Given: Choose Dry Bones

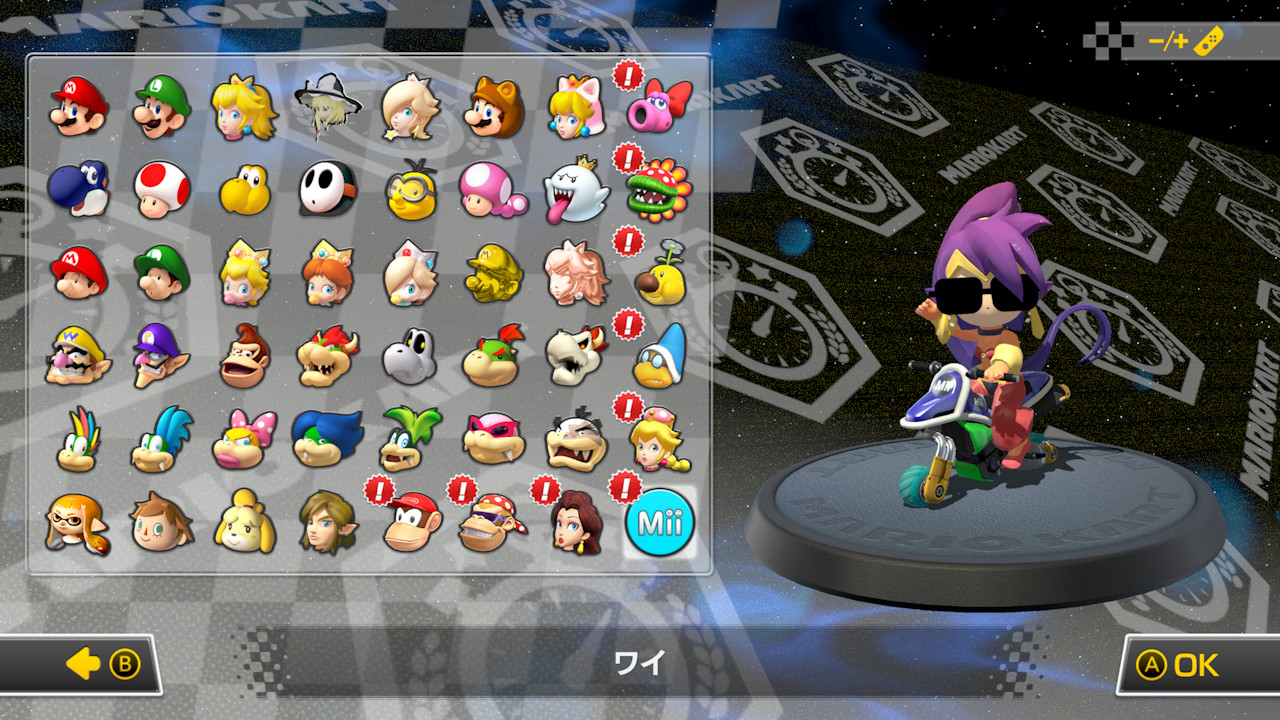Looking at the screenshot, I should click(x=409, y=356).
